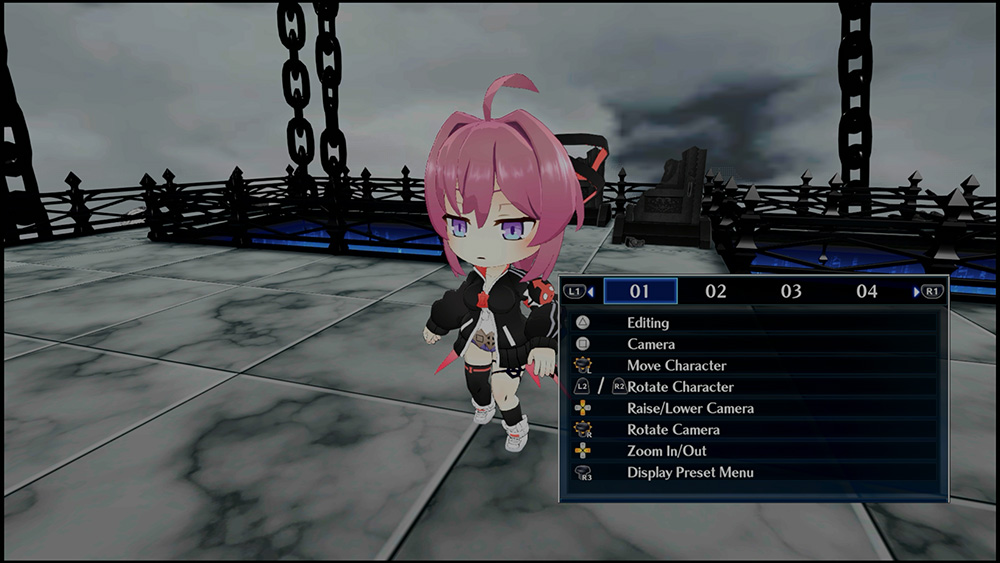1000x563 pixels.
Task: Select the Rotate Camera entry
Action: pos(673,430)
